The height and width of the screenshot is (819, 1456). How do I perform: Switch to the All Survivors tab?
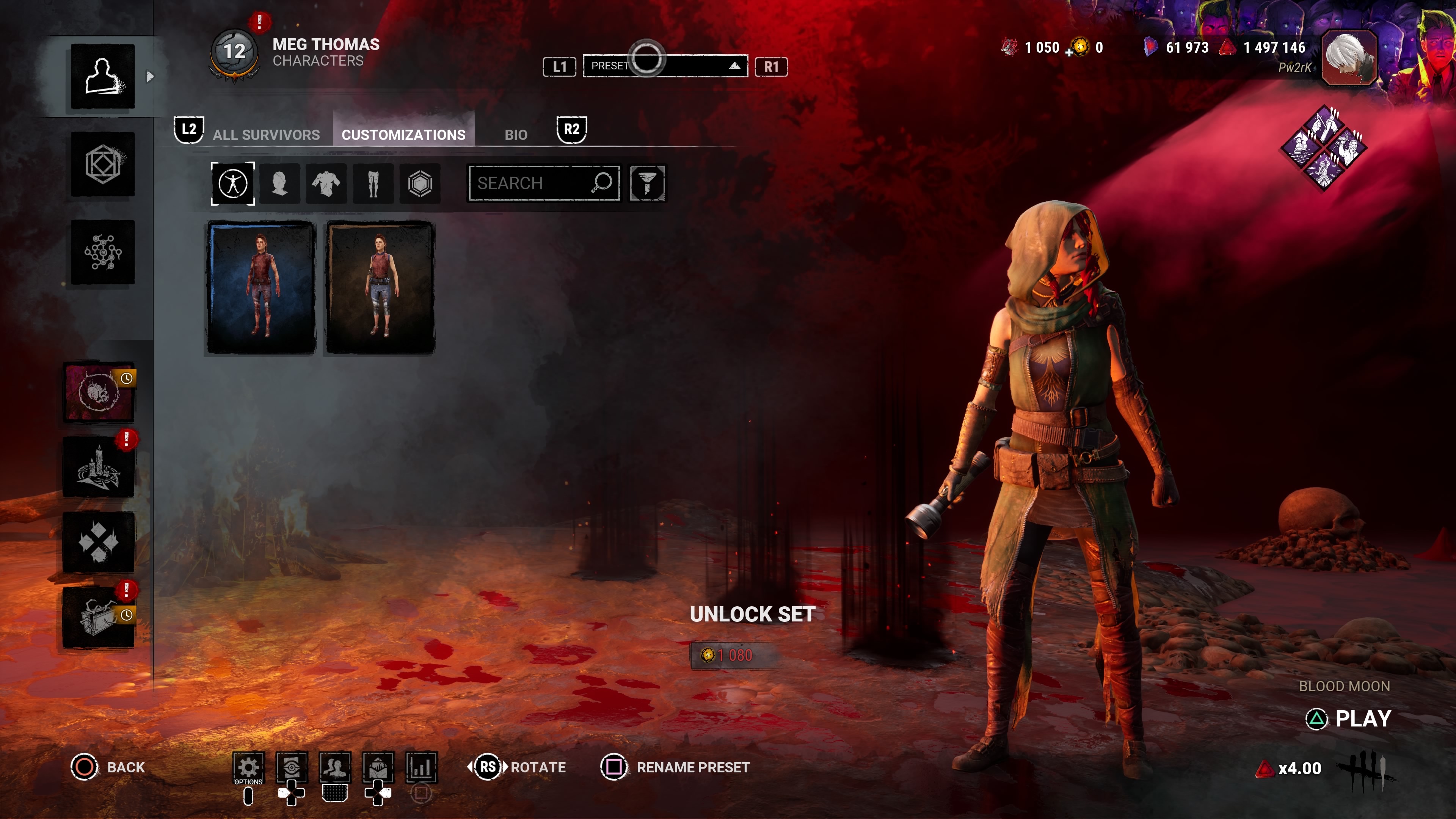(x=266, y=135)
